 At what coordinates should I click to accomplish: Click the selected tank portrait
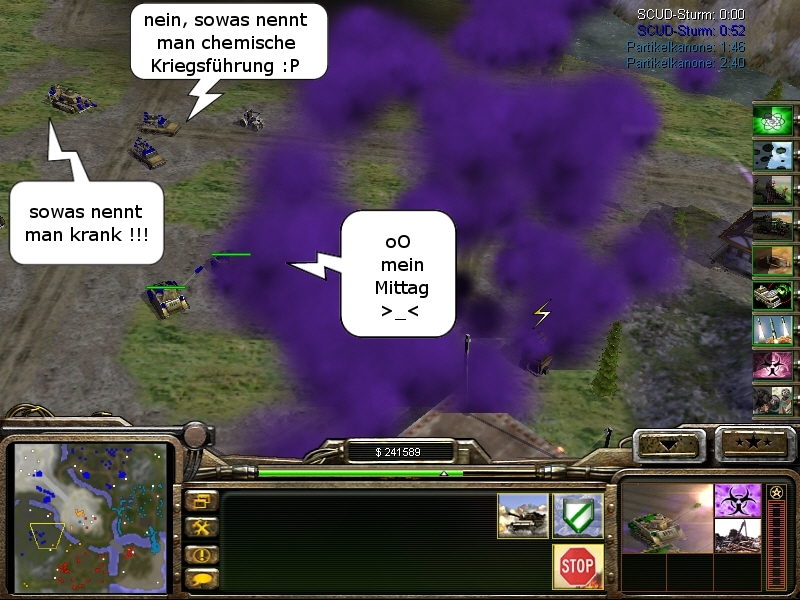pos(667,518)
